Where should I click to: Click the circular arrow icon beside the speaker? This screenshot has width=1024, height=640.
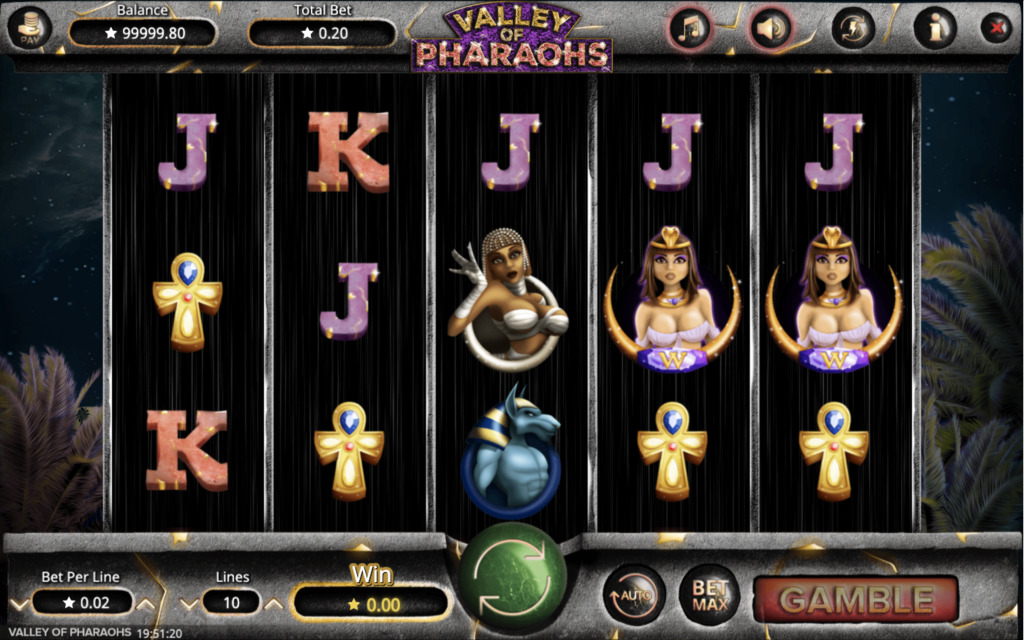click(x=853, y=29)
